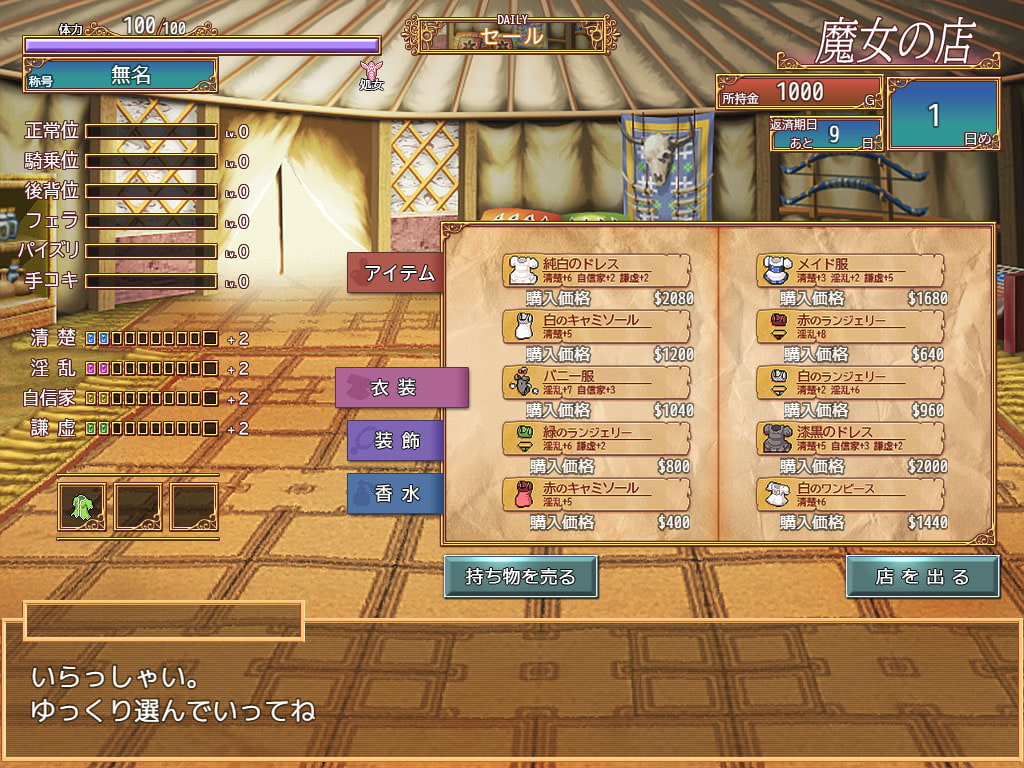
Task: Show the 香水 perfume category
Action: click(x=397, y=494)
